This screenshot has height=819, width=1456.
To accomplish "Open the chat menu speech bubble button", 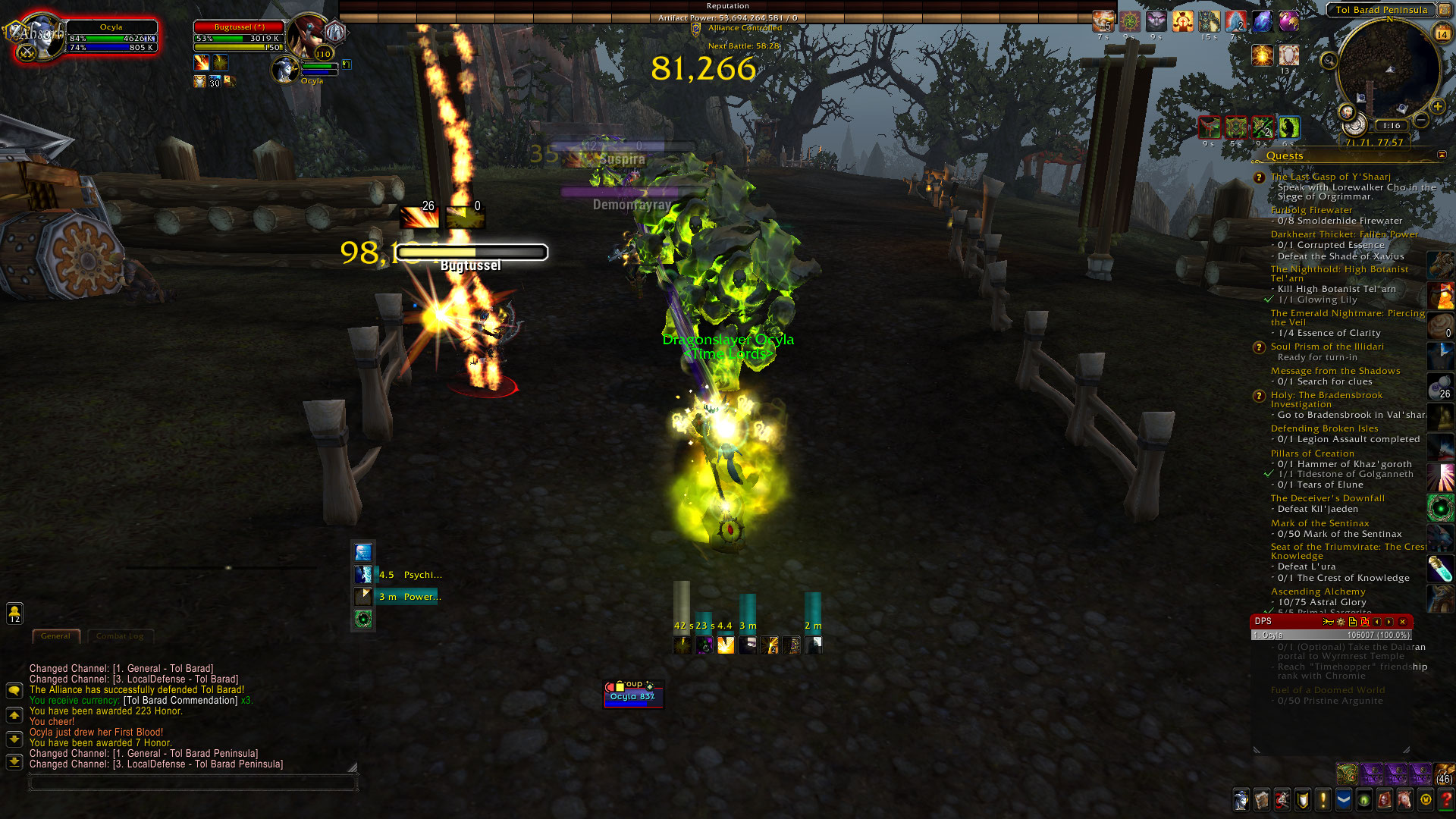I will click(x=14, y=691).
